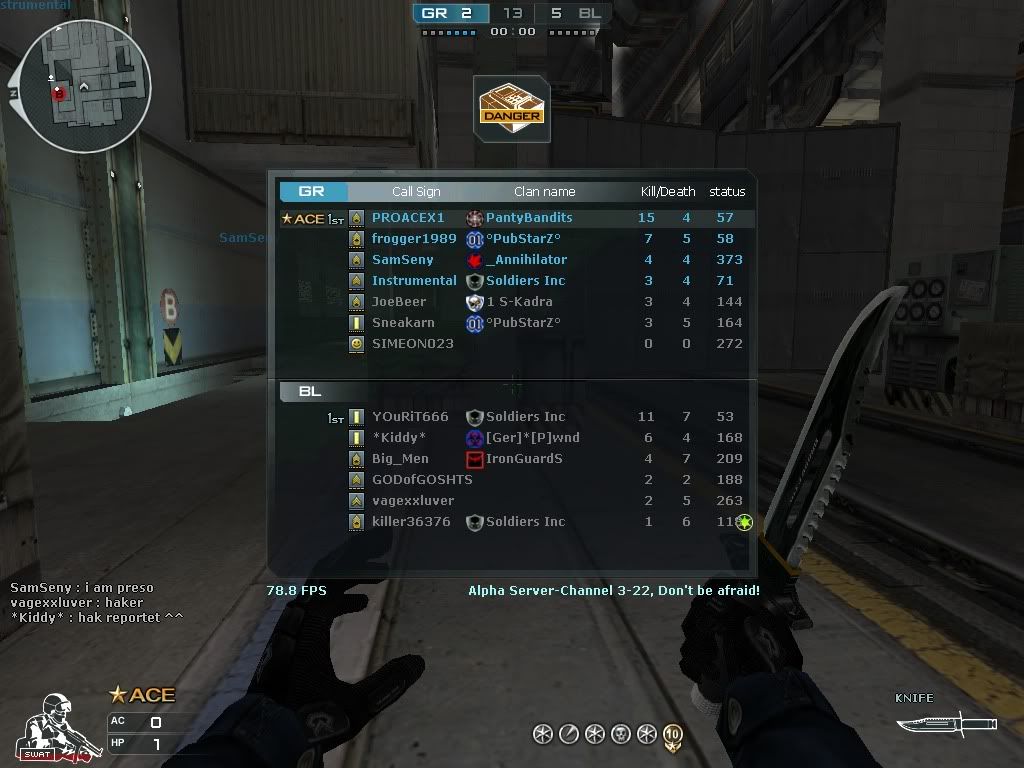The image size is (1024, 768).
Task: Select frogger1989 in the GR team list
Action: 414,239
